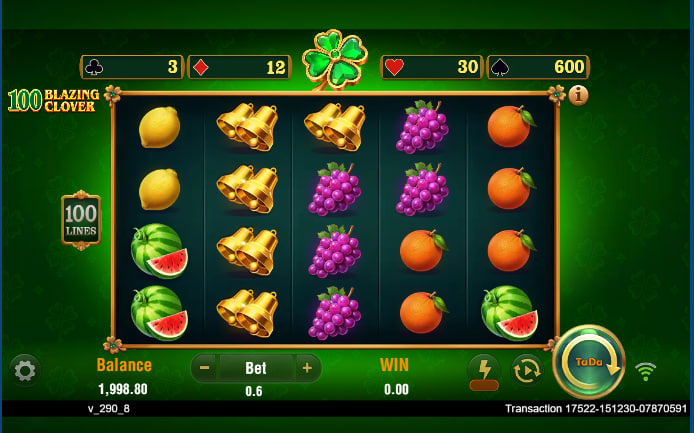Spin the reels with the golden button

click(589, 362)
